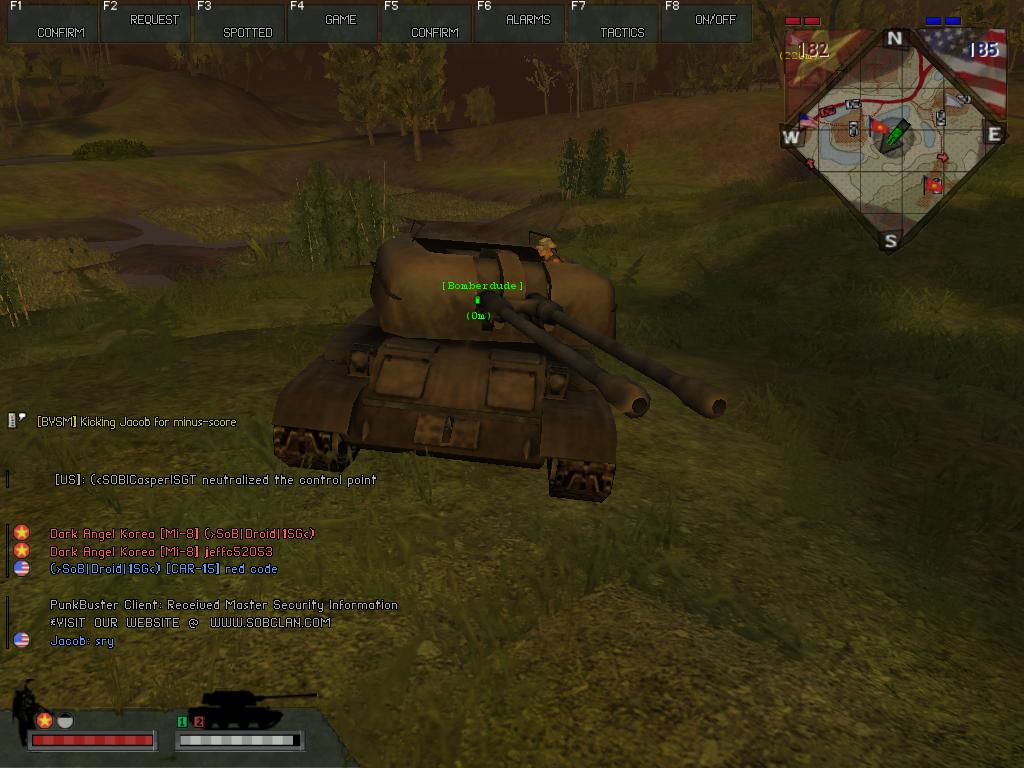Select the F7 TACTICS radio menu
1024x768 pixels.
point(613,22)
